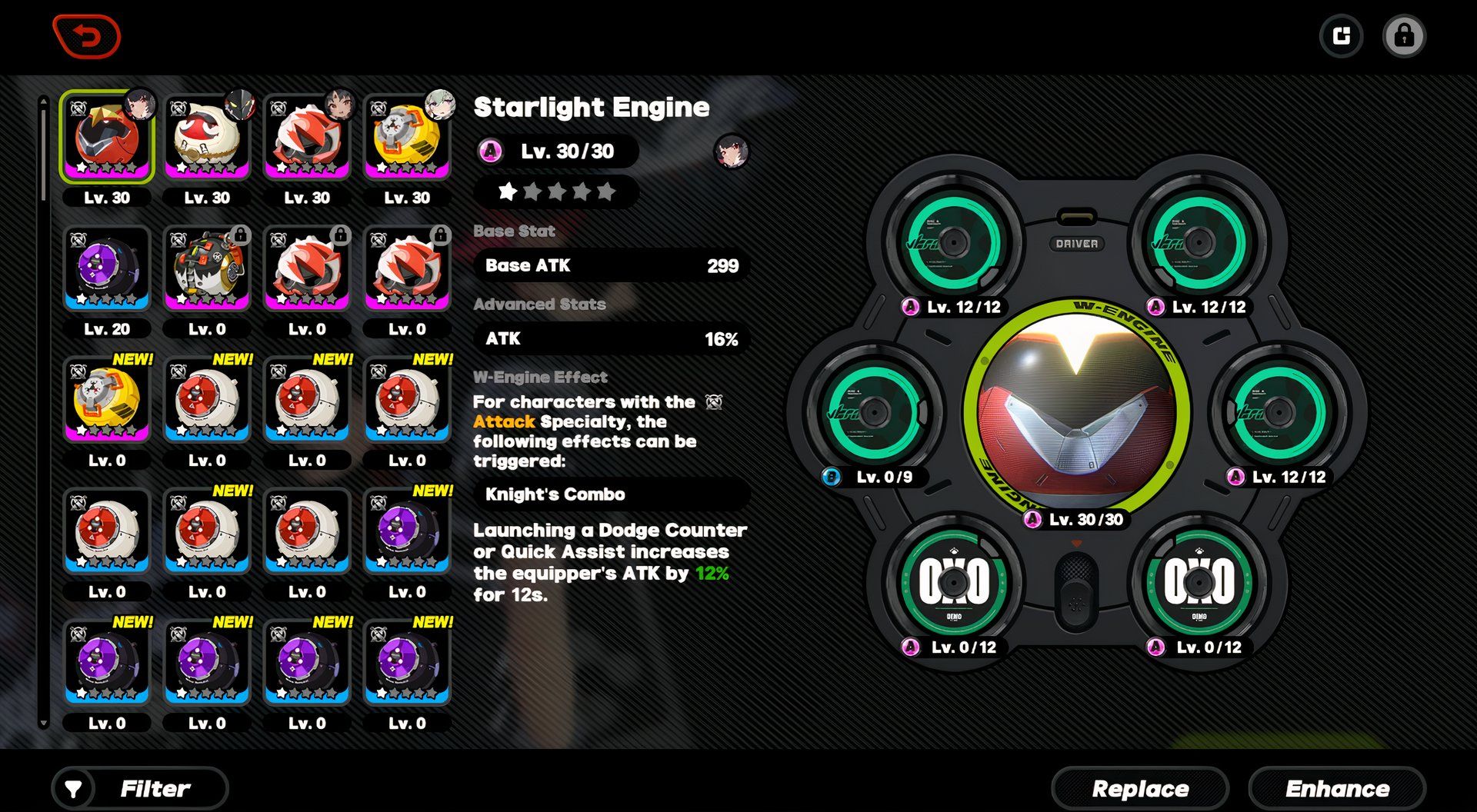Select the equipped Starlight Engine thumbnail in the grid
This screenshot has height=812, width=1477.
point(106,137)
